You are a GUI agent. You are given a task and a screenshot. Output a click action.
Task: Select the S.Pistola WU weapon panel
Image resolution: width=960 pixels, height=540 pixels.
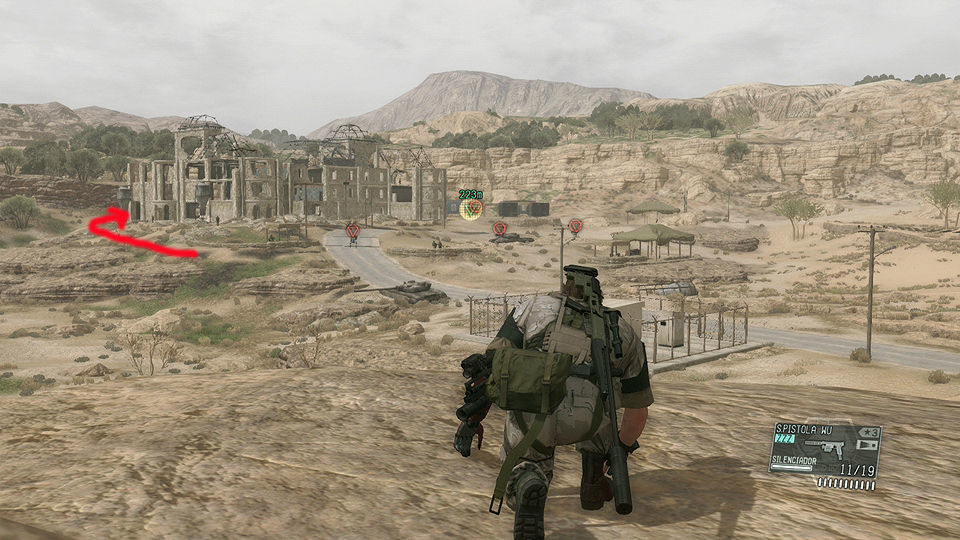click(x=824, y=449)
